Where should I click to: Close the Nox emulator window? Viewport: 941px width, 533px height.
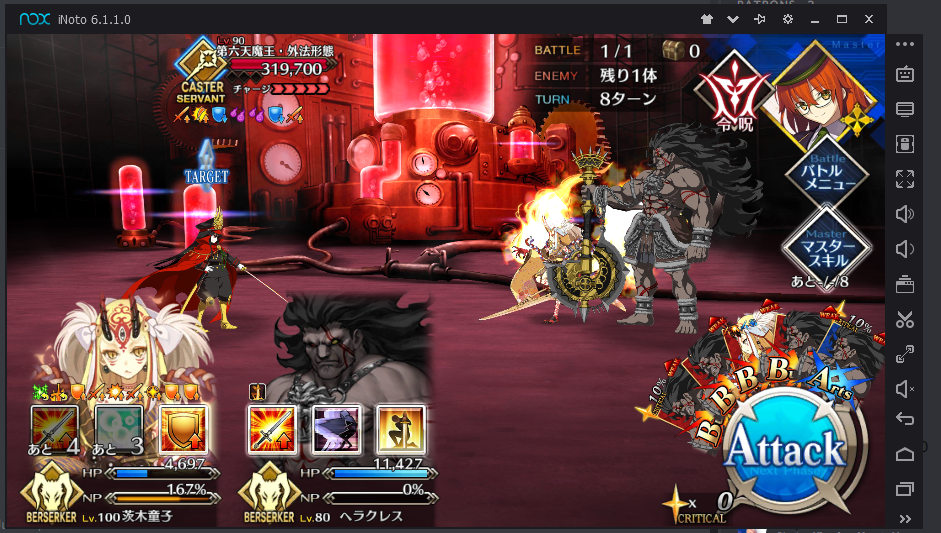pos(869,19)
